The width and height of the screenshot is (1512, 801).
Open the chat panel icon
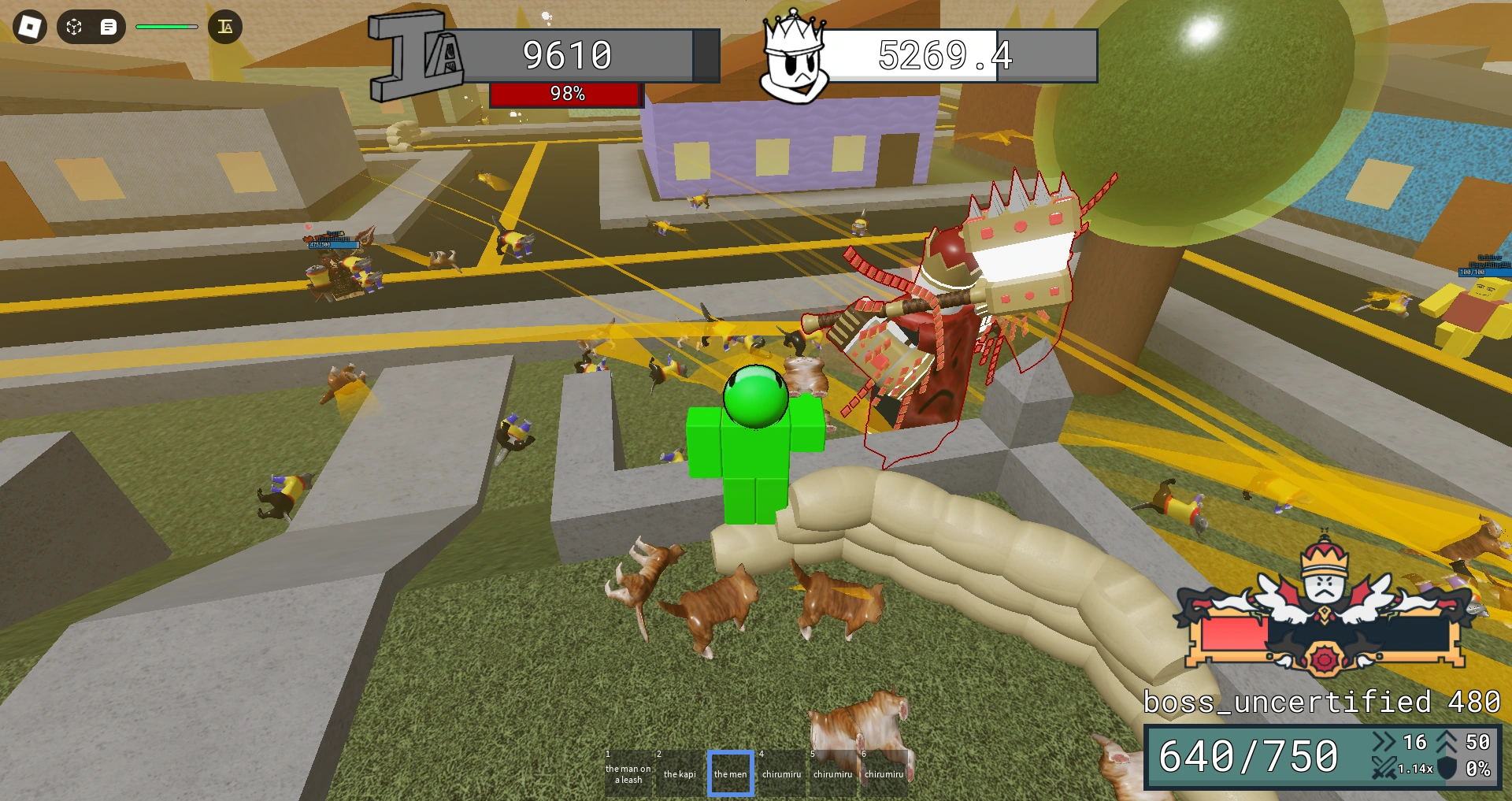pyautogui.click(x=110, y=27)
